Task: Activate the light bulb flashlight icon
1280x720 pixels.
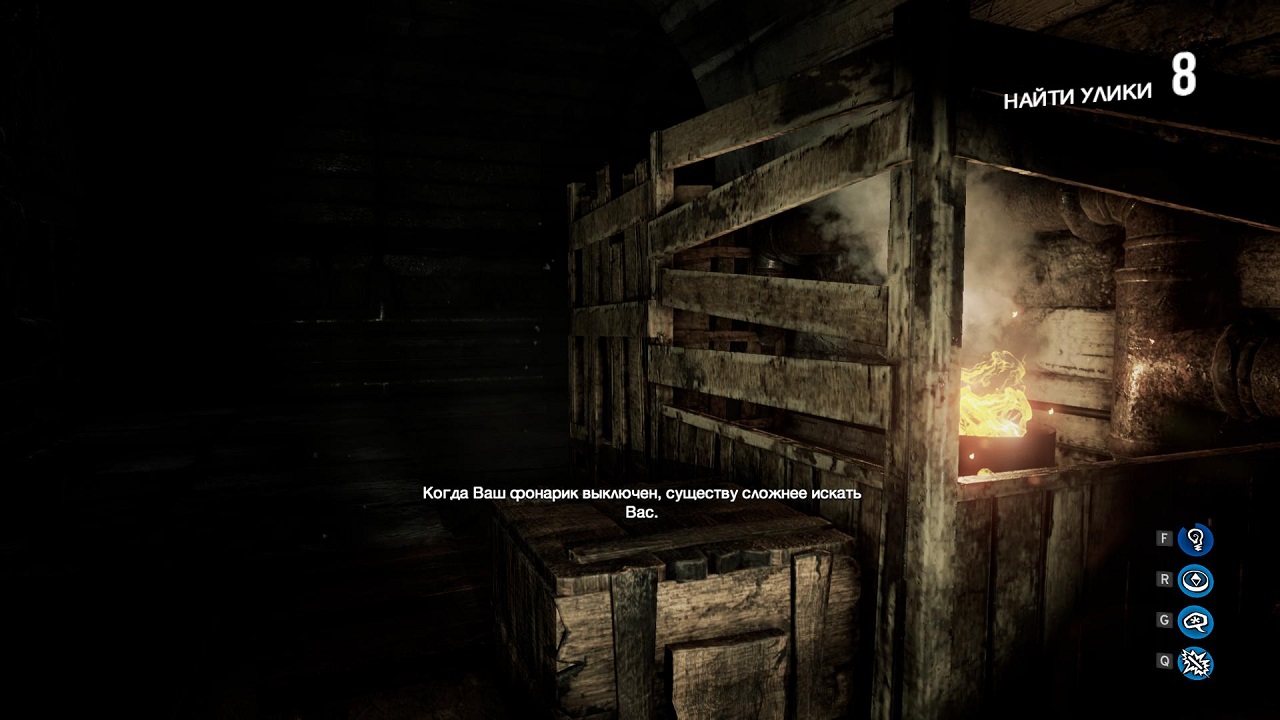Action: point(1195,540)
